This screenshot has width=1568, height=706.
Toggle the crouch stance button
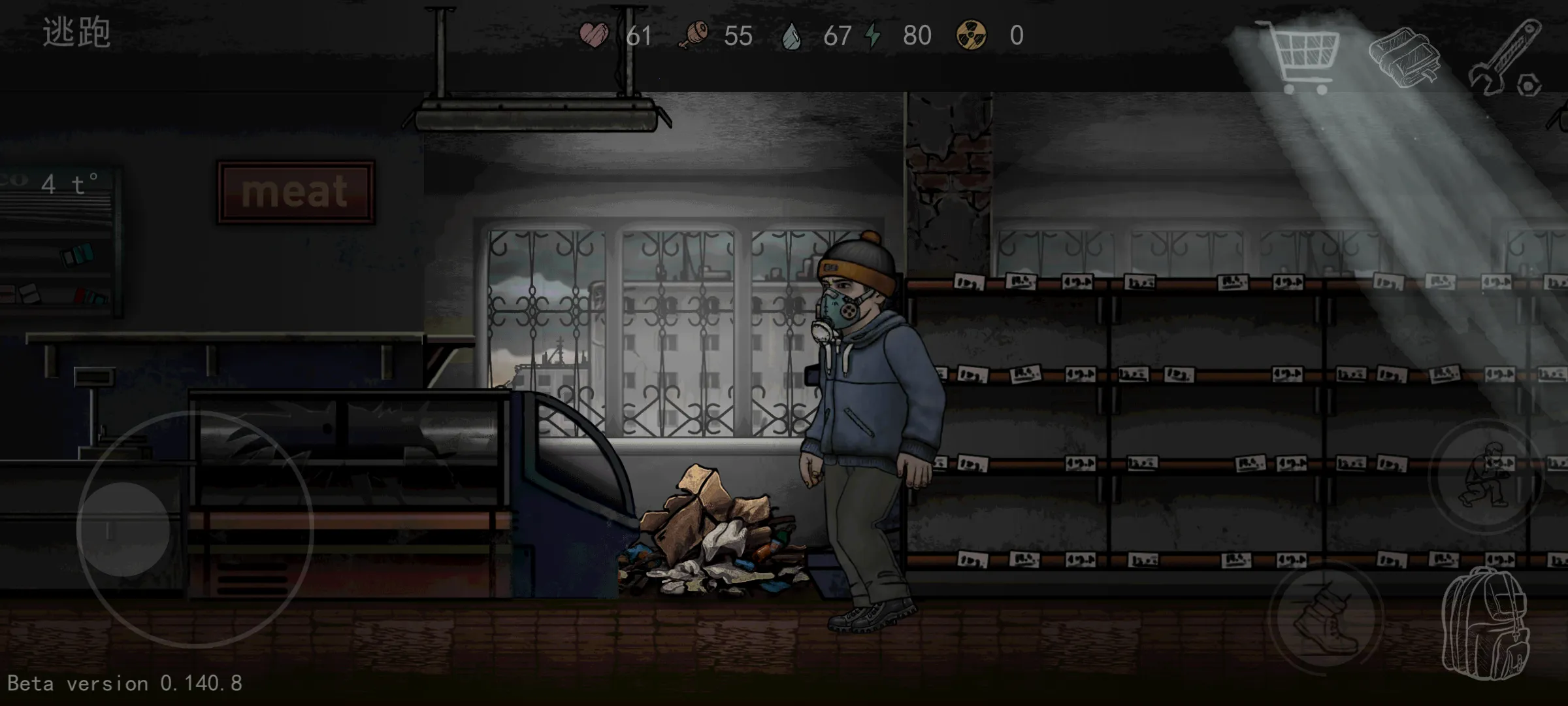point(1486,476)
